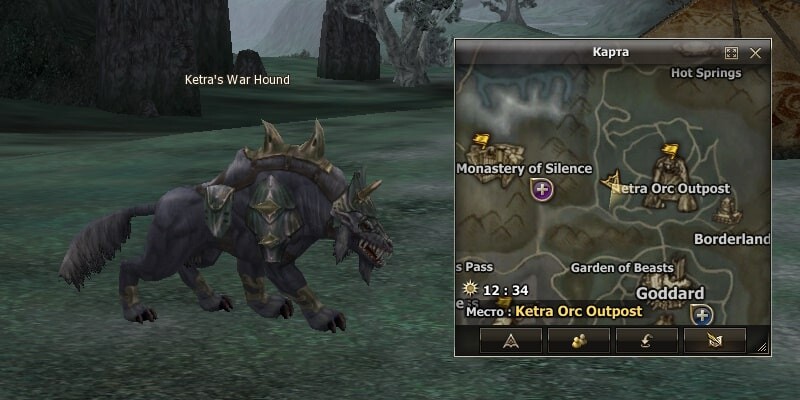This screenshot has width=800, height=400.
Task: Expand the map to full size
Action: pyautogui.click(x=731, y=52)
